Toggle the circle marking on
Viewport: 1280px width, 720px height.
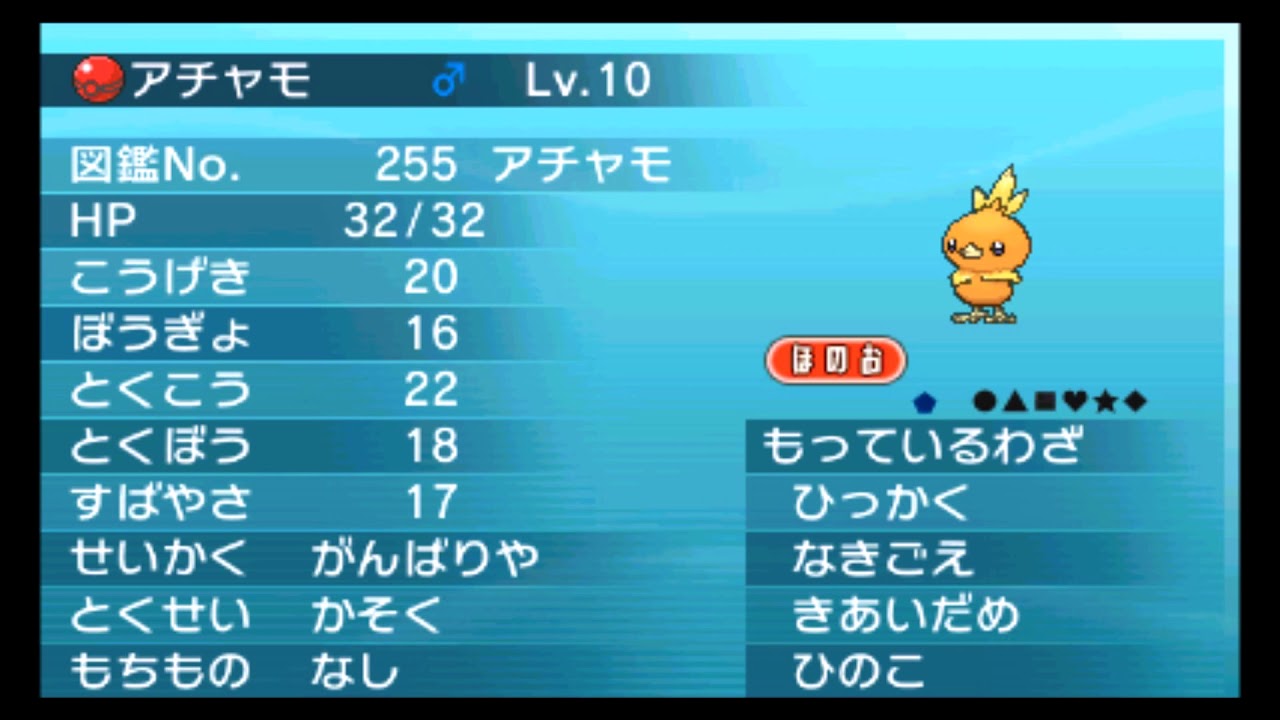[x=983, y=401]
